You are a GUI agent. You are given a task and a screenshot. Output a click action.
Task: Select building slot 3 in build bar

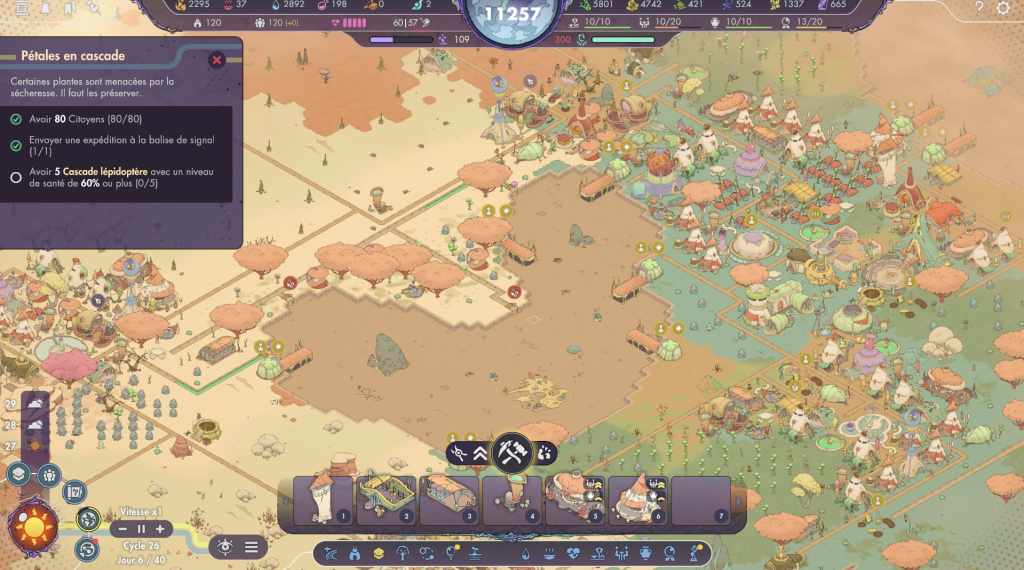point(449,499)
